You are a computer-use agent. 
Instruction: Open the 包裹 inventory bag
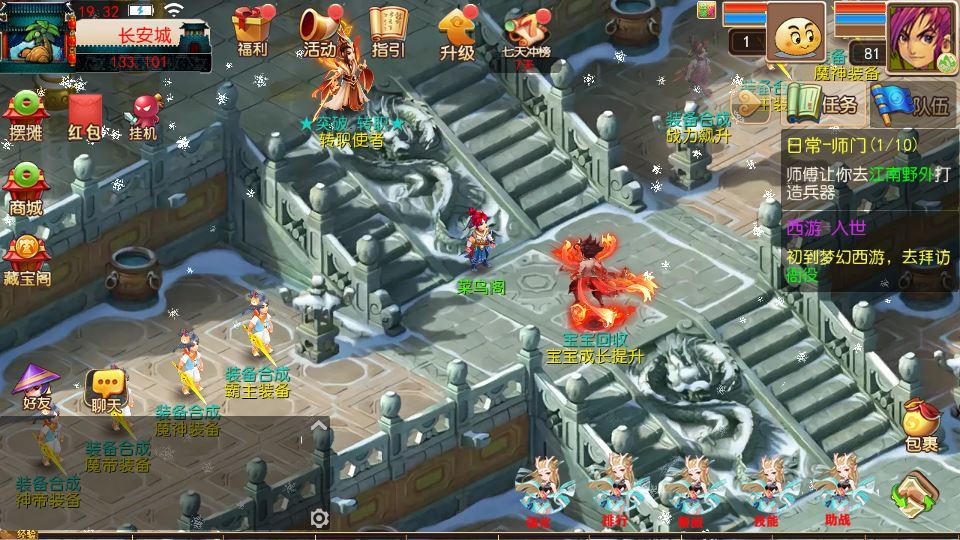(921, 425)
